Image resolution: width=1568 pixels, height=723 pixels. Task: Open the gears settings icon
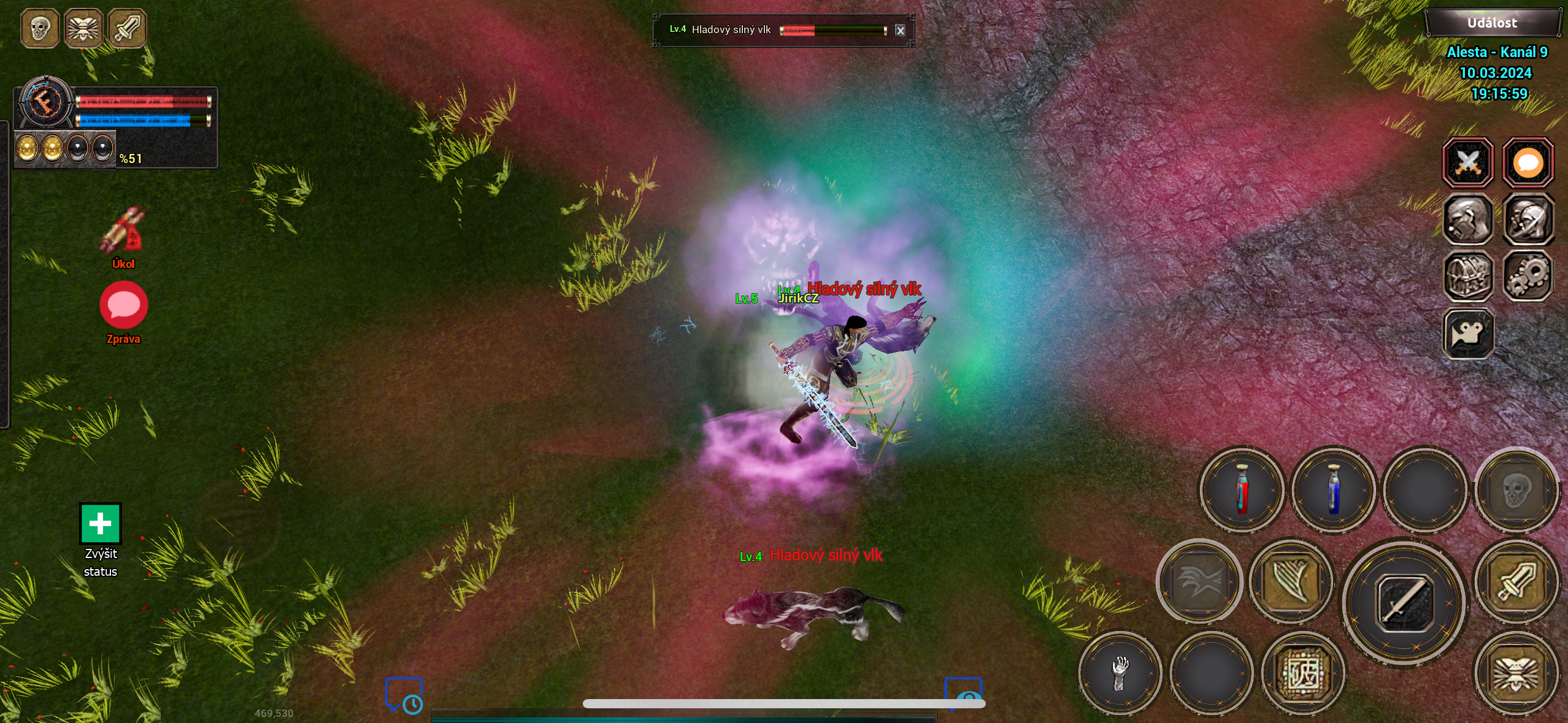click(x=1528, y=276)
